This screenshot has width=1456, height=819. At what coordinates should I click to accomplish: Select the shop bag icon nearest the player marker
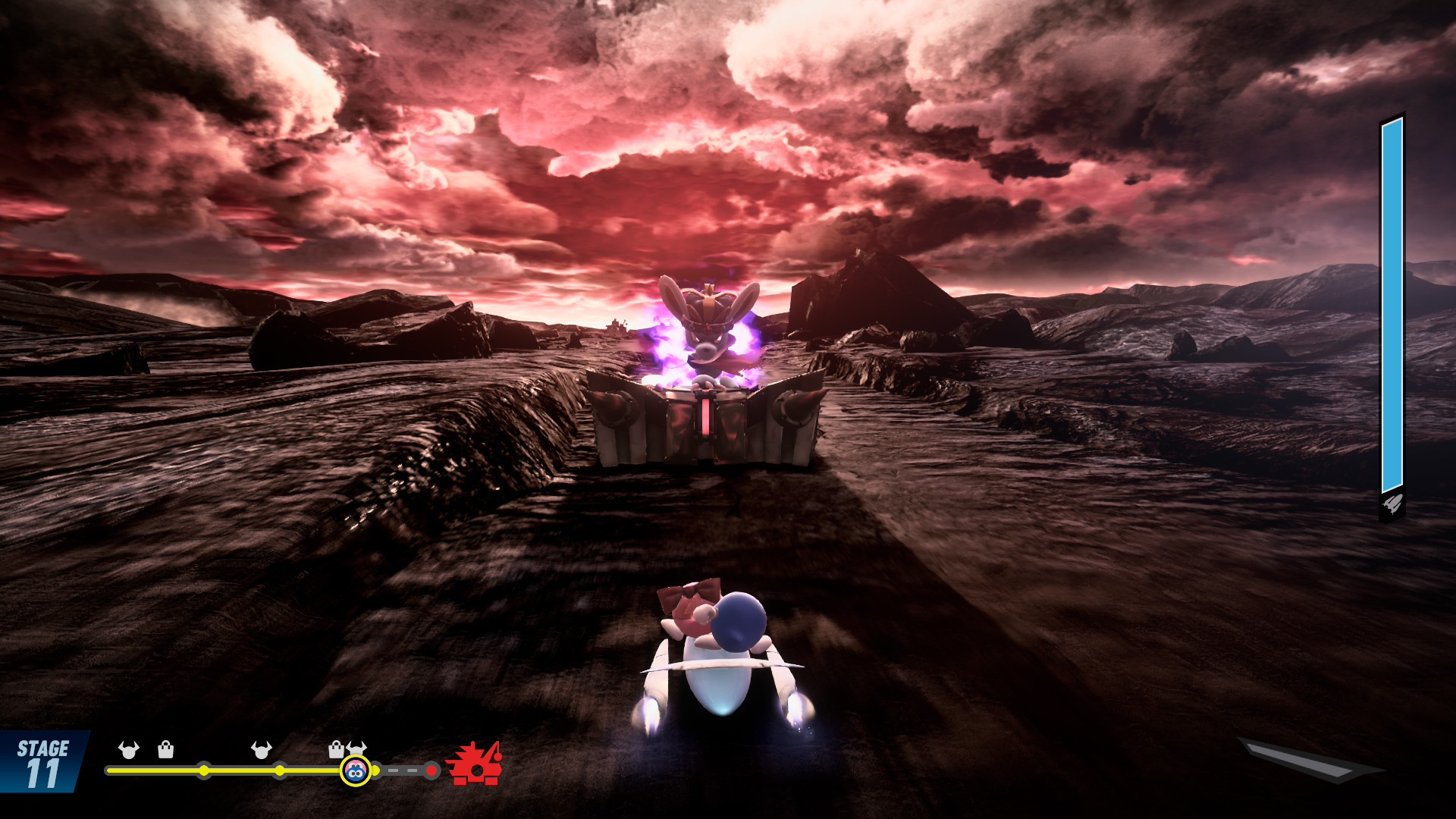coord(336,750)
